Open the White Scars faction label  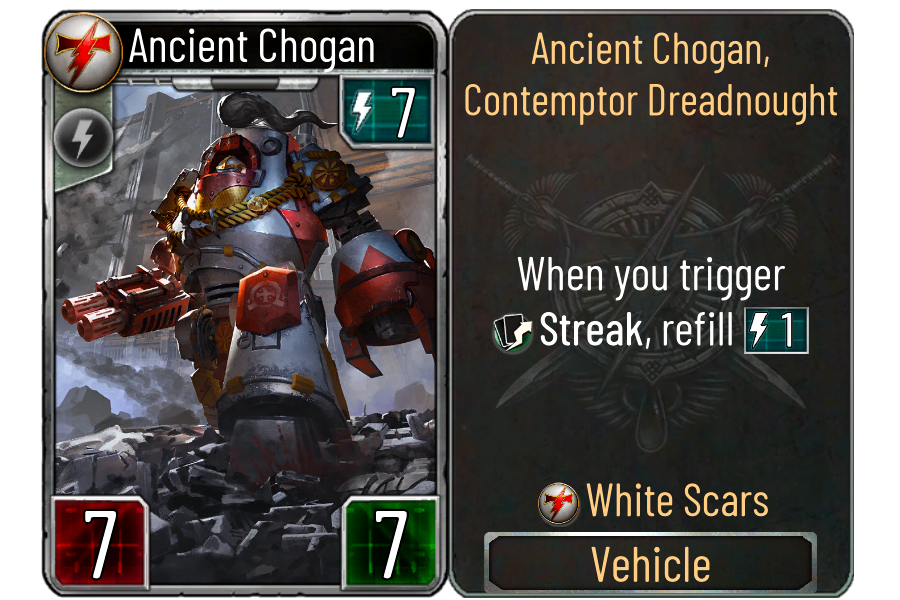click(x=677, y=501)
